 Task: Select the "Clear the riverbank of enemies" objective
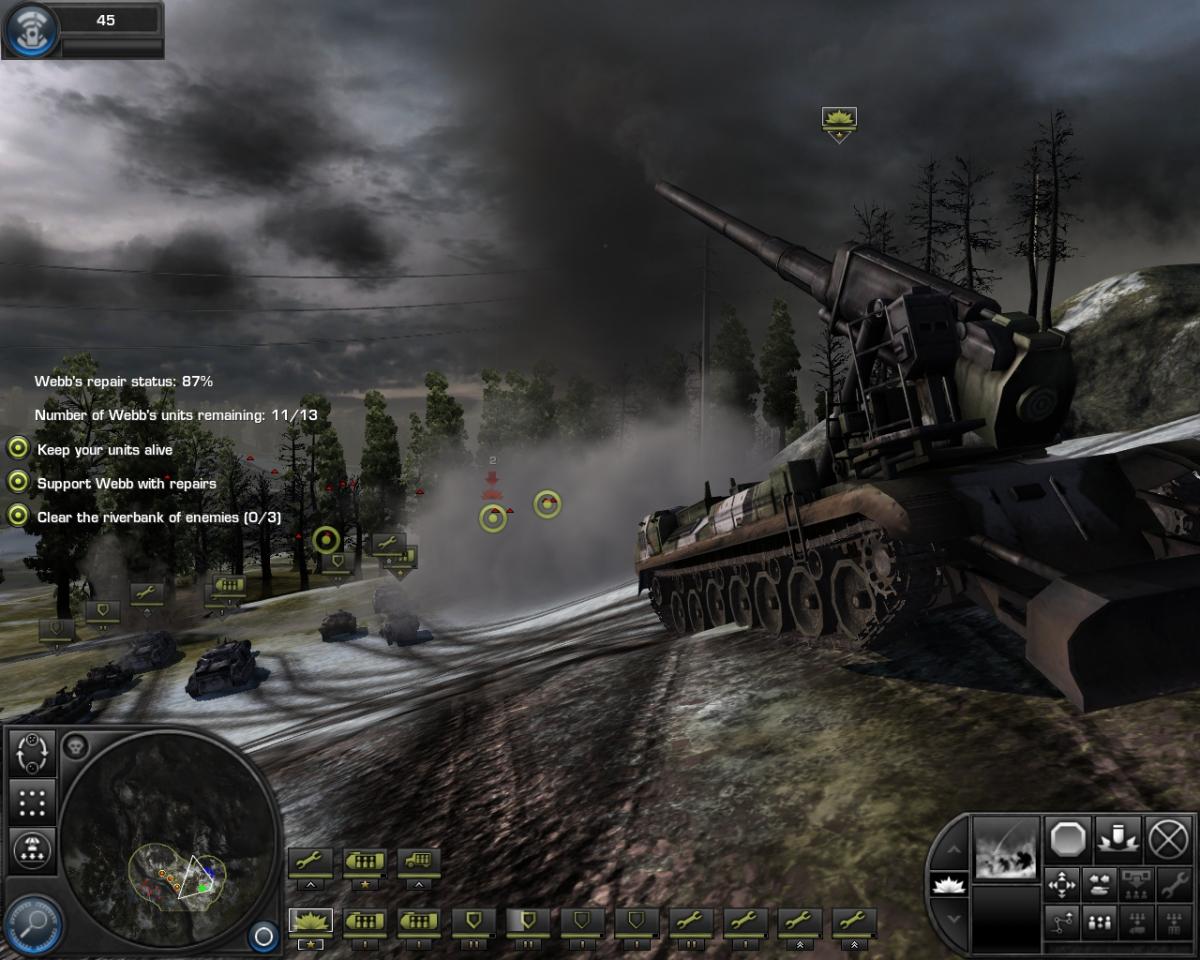coord(158,517)
